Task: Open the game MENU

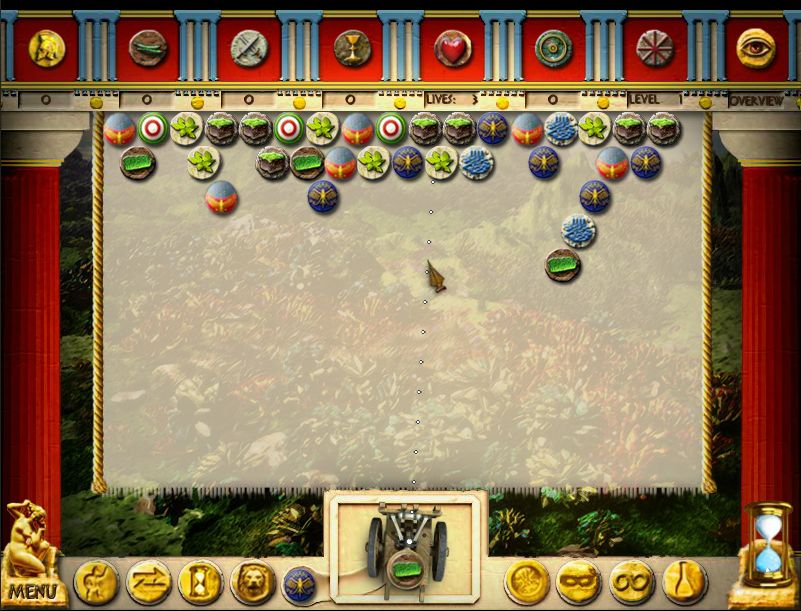Action: click(33, 590)
